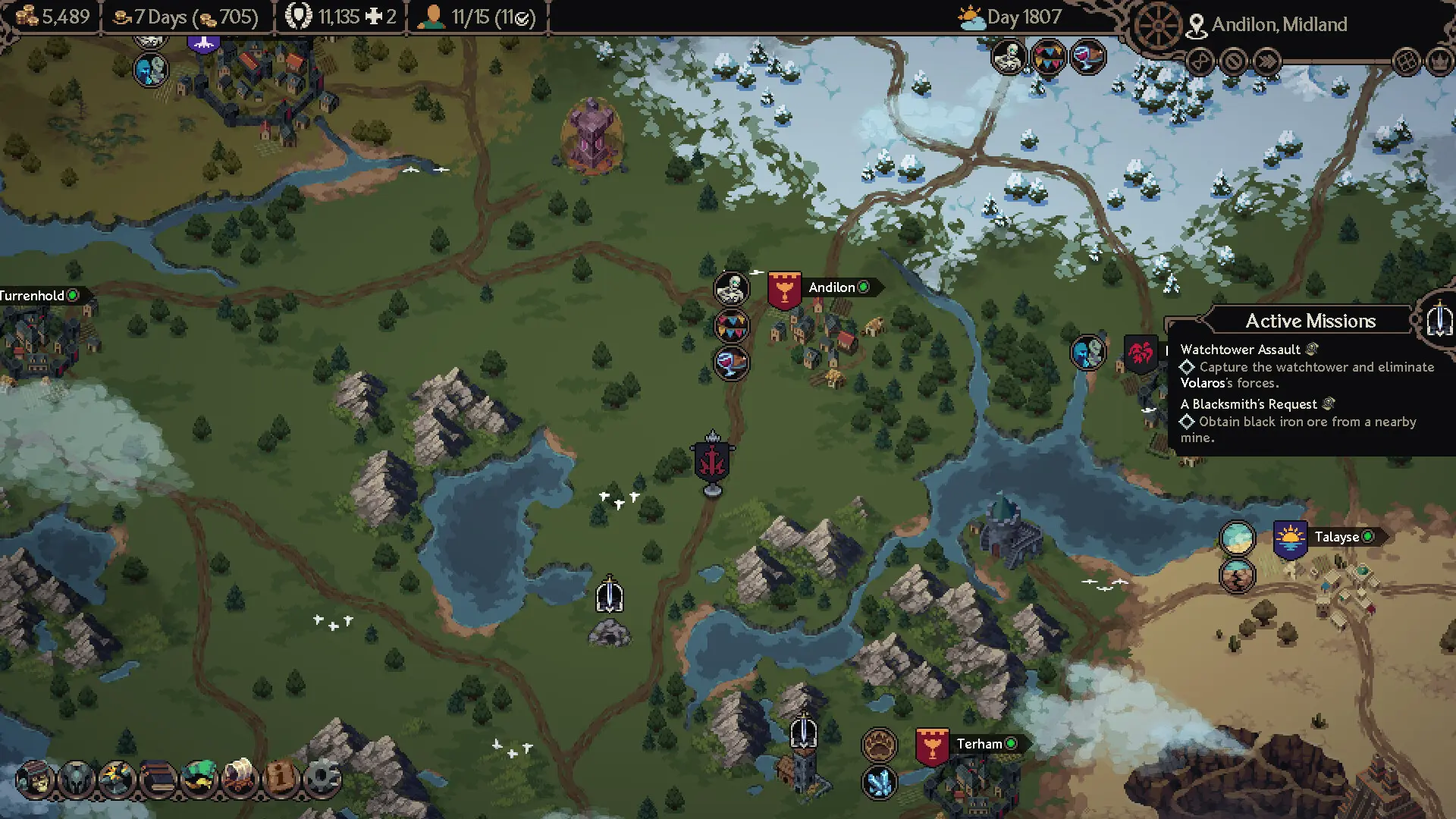
Task: Open the combat/sword menu in bottom toolbar
Action: point(116,781)
